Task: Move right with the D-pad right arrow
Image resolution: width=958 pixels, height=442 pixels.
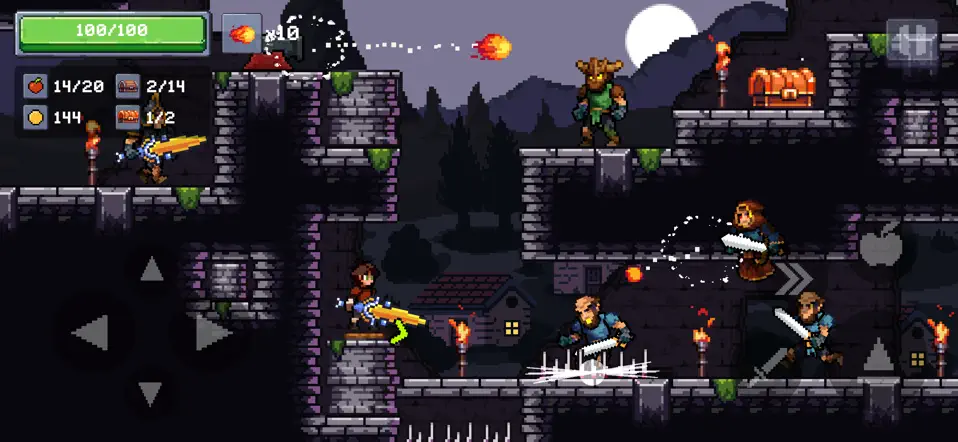Action: coord(211,332)
